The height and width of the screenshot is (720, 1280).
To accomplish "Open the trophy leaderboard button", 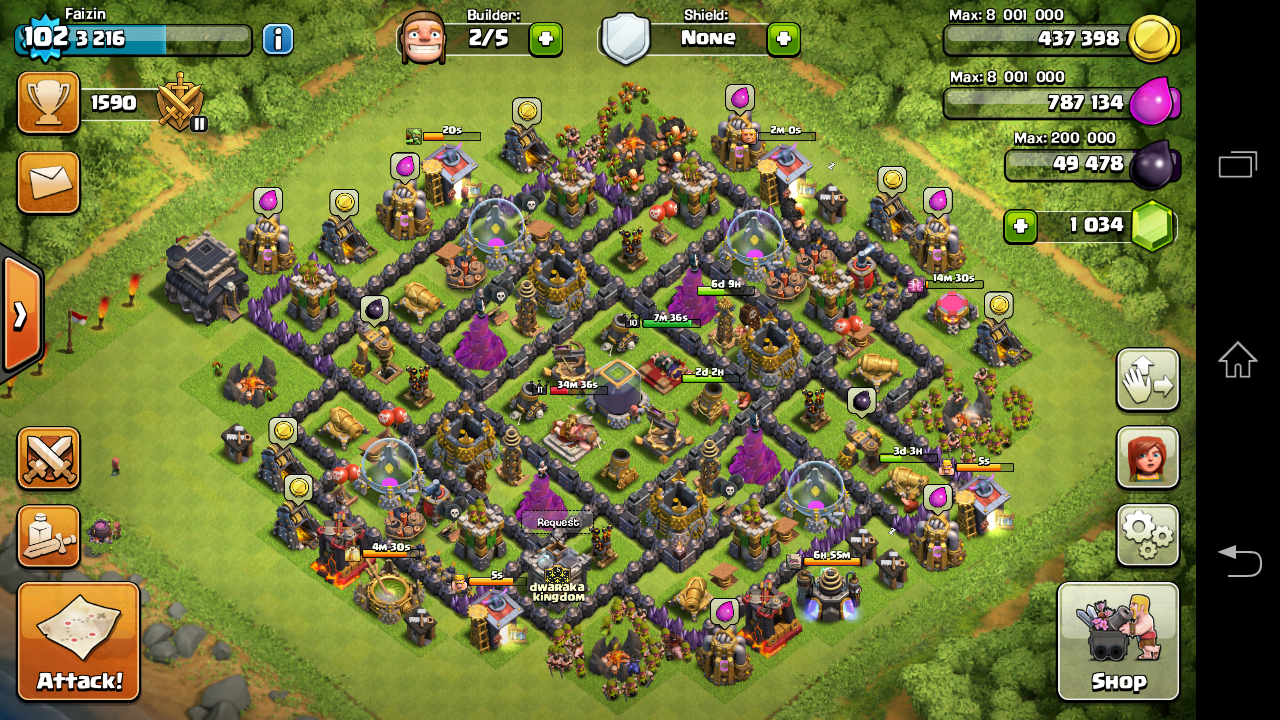I will (x=48, y=103).
